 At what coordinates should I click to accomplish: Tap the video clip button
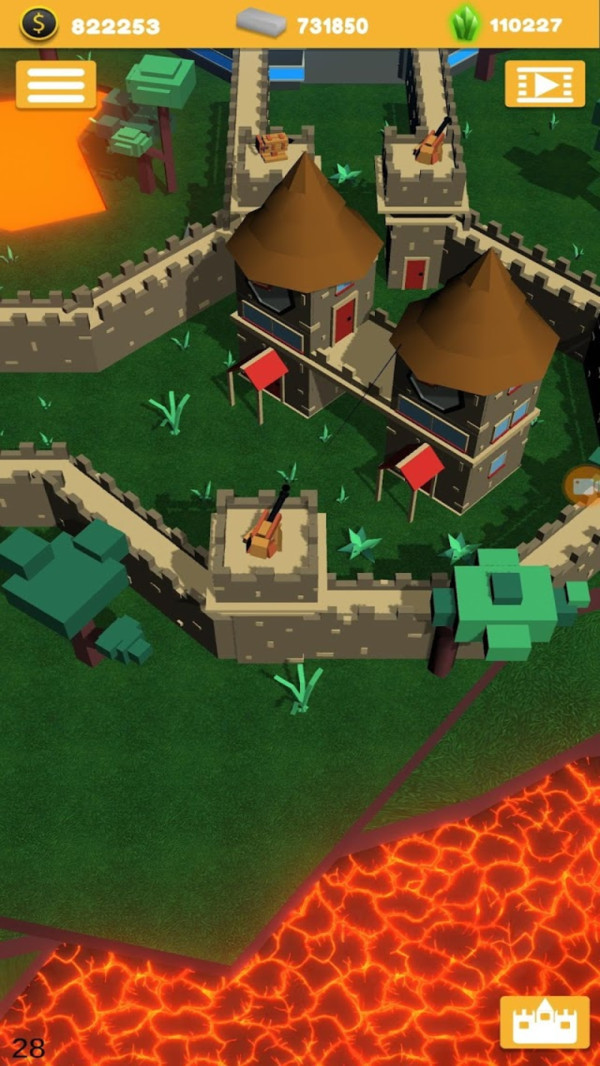point(544,84)
